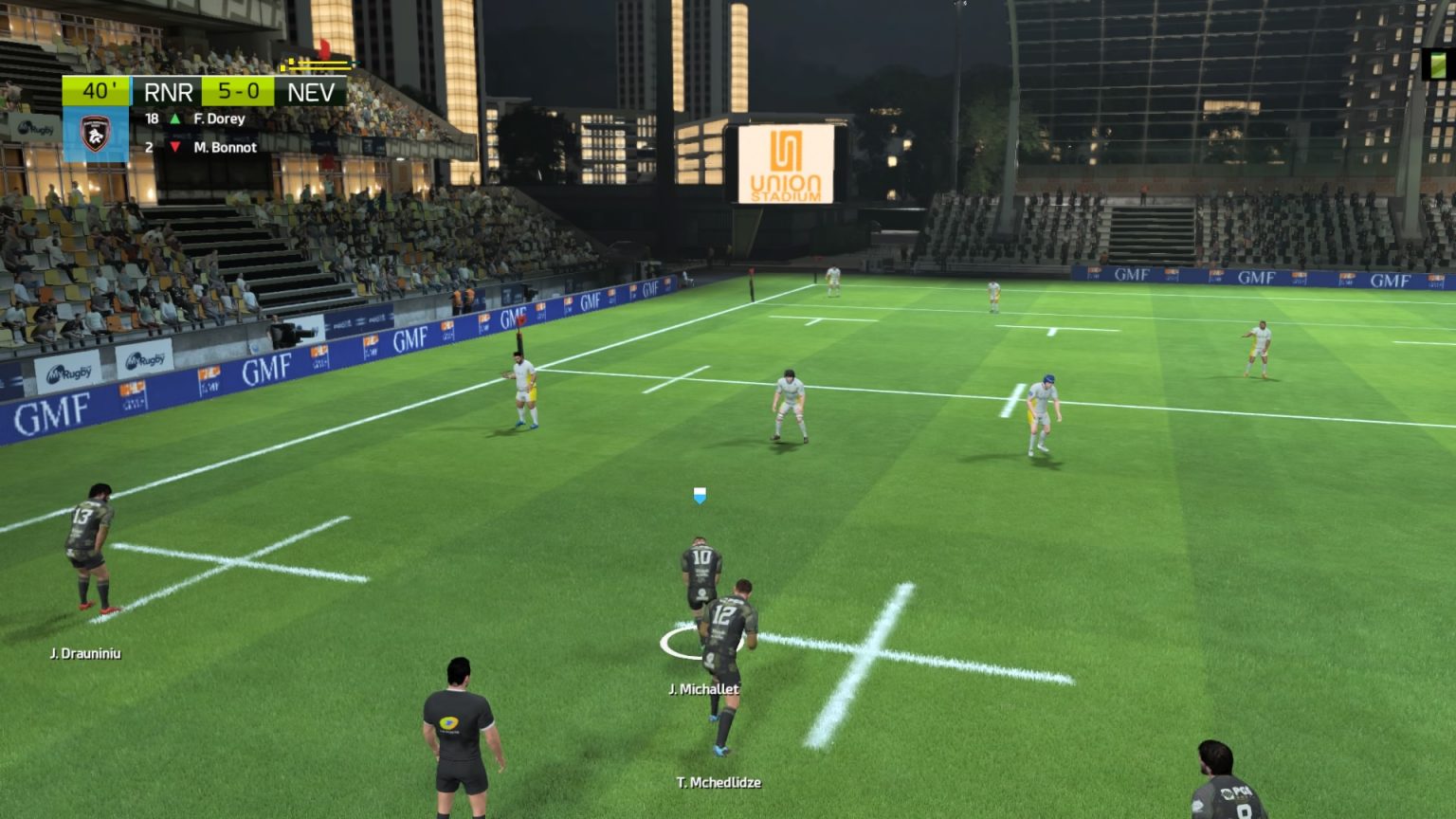1456x819 pixels.
Task: Select the blue player indicator above number 10
Action: [x=699, y=494]
